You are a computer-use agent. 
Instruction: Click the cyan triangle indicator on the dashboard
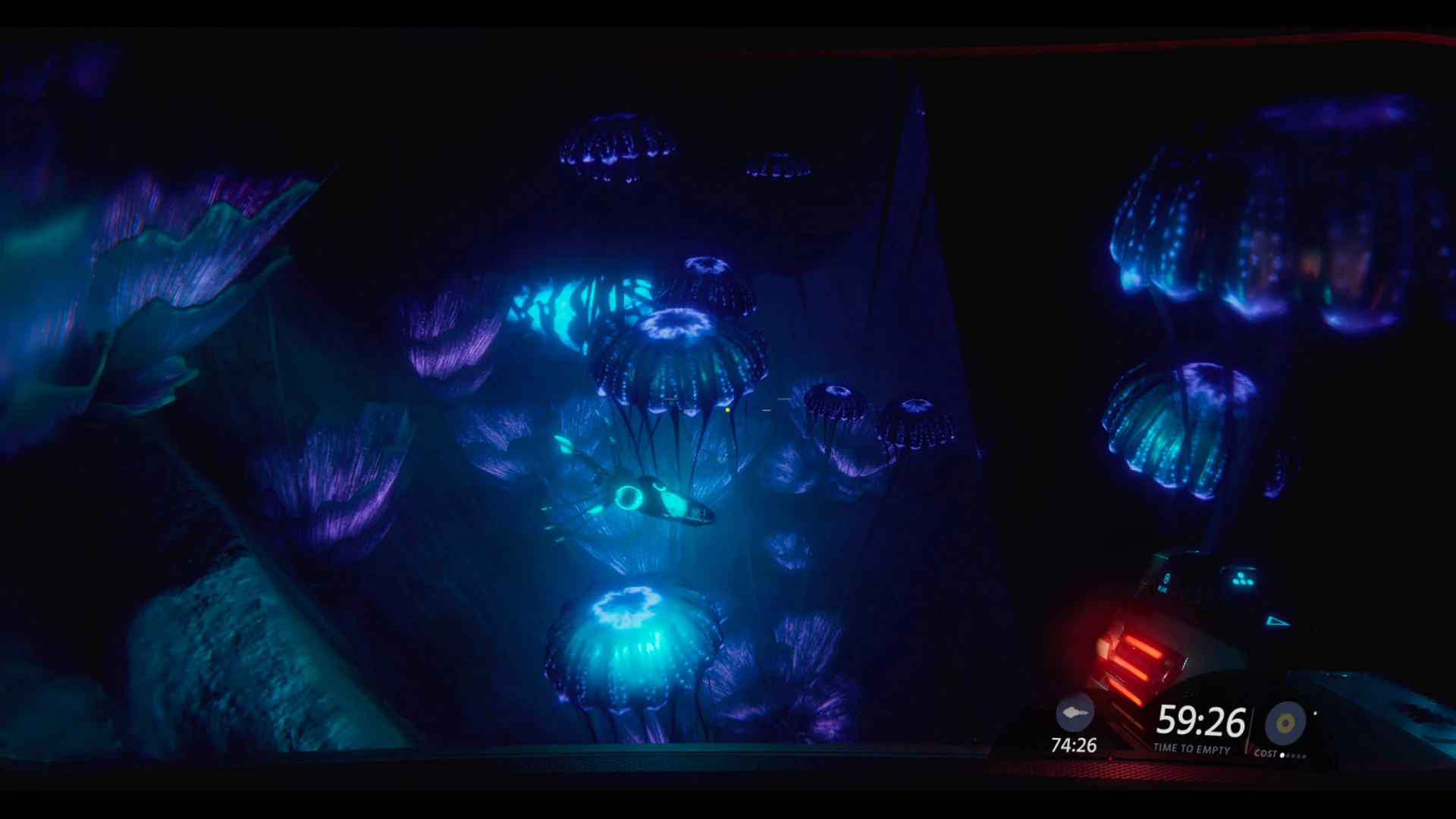tap(1277, 620)
